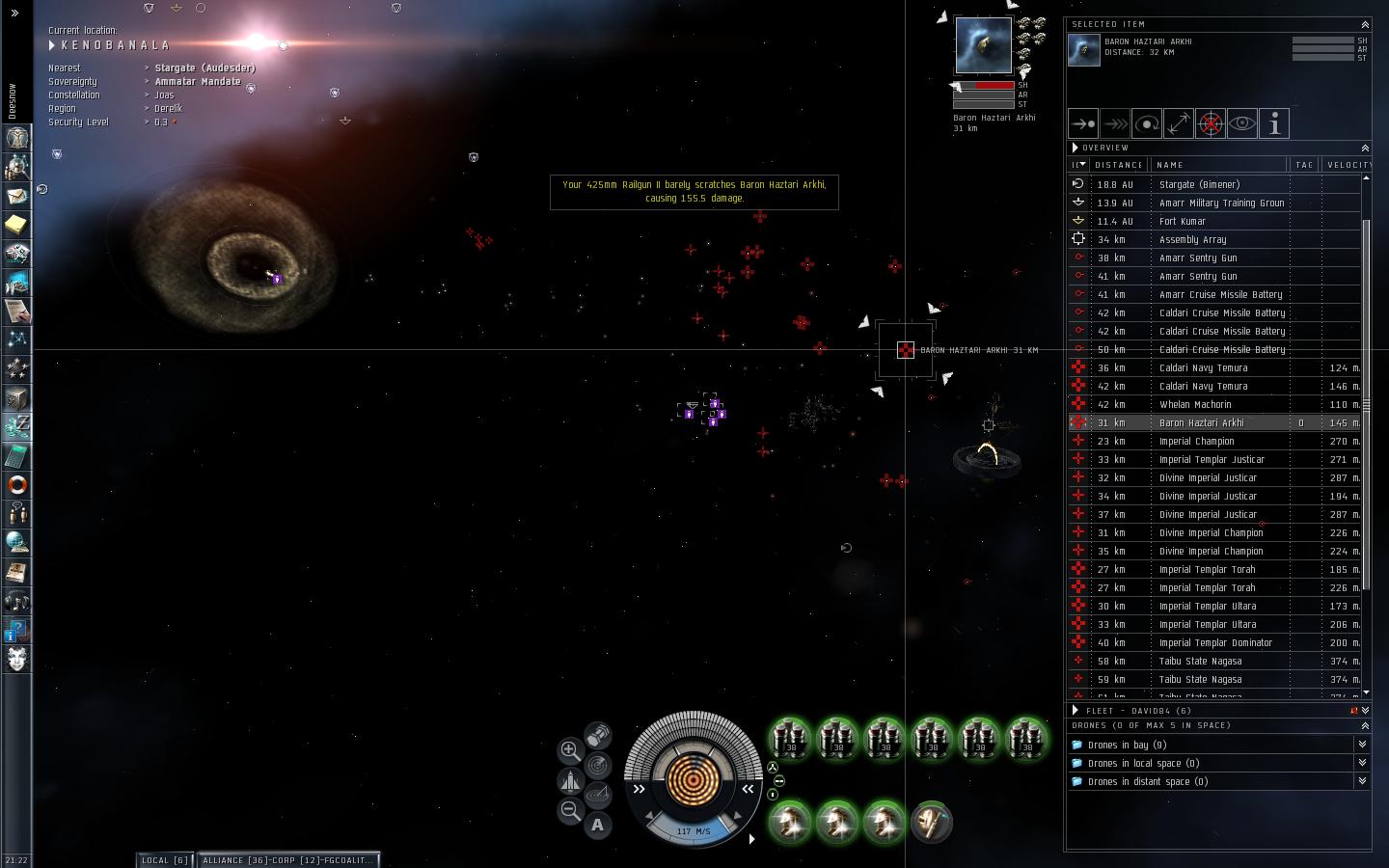This screenshot has height=868, width=1389.
Task: Open the calculator from the sidebar
Action: pos(17,455)
